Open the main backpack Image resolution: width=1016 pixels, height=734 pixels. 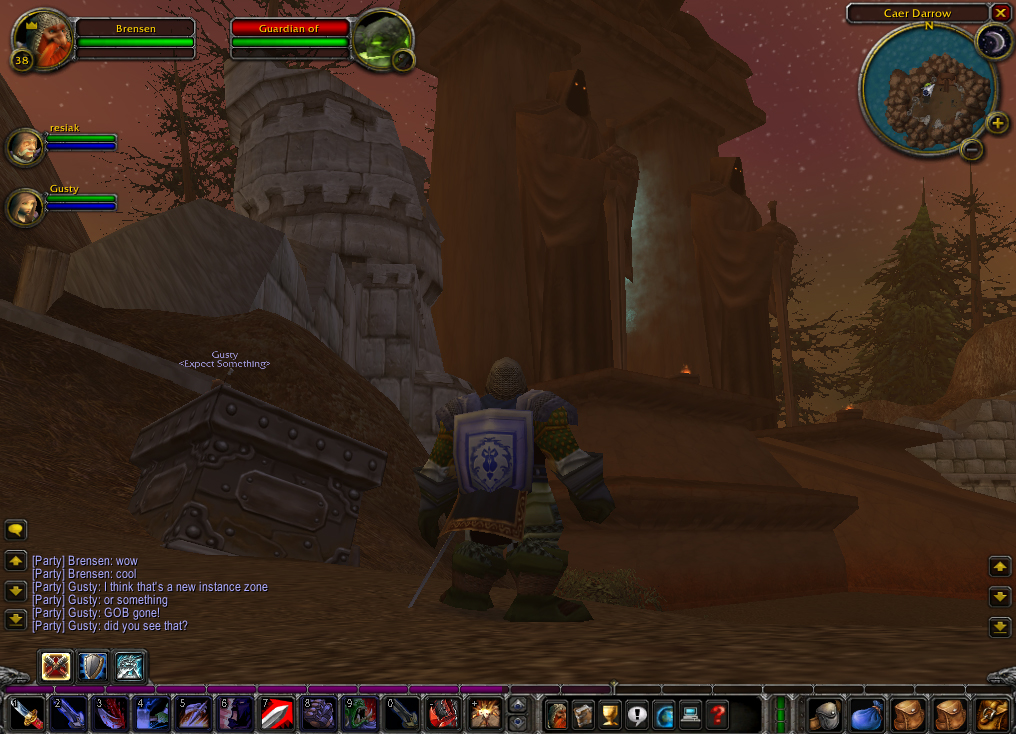pos(991,715)
